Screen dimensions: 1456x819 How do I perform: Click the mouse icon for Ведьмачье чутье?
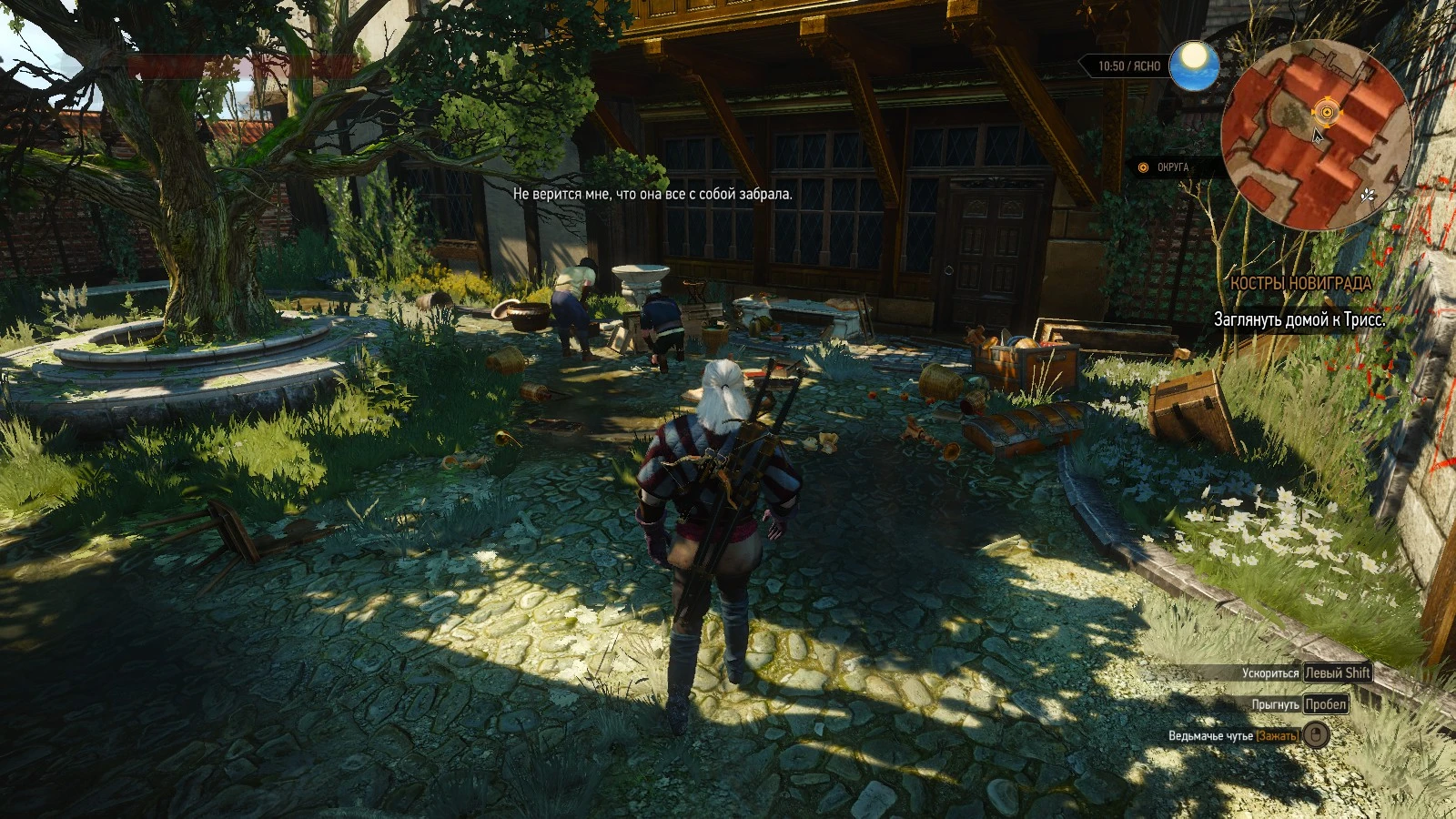click(x=1318, y=733)
